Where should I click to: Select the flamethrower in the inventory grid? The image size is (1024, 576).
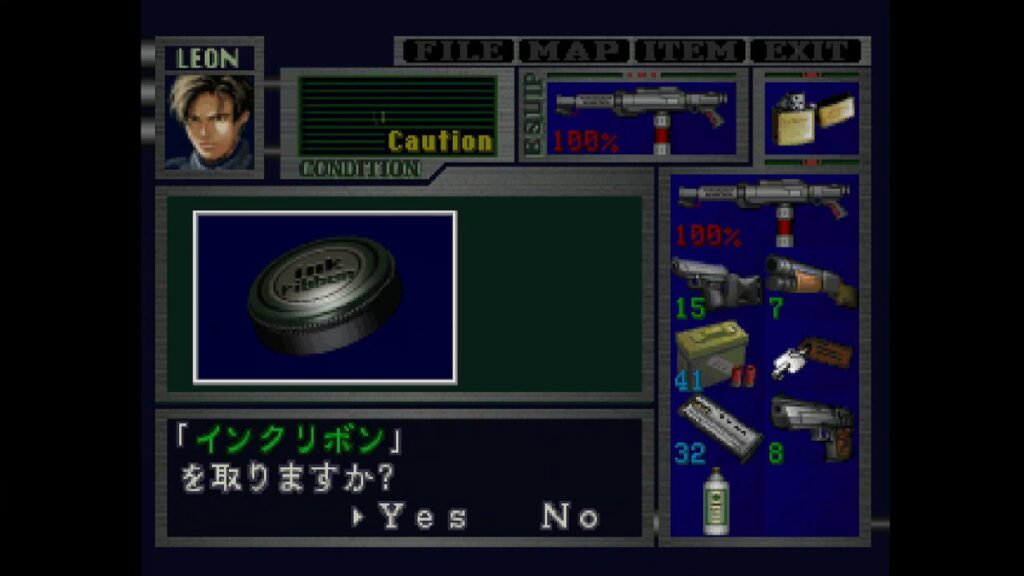click(x=763, y=209)
